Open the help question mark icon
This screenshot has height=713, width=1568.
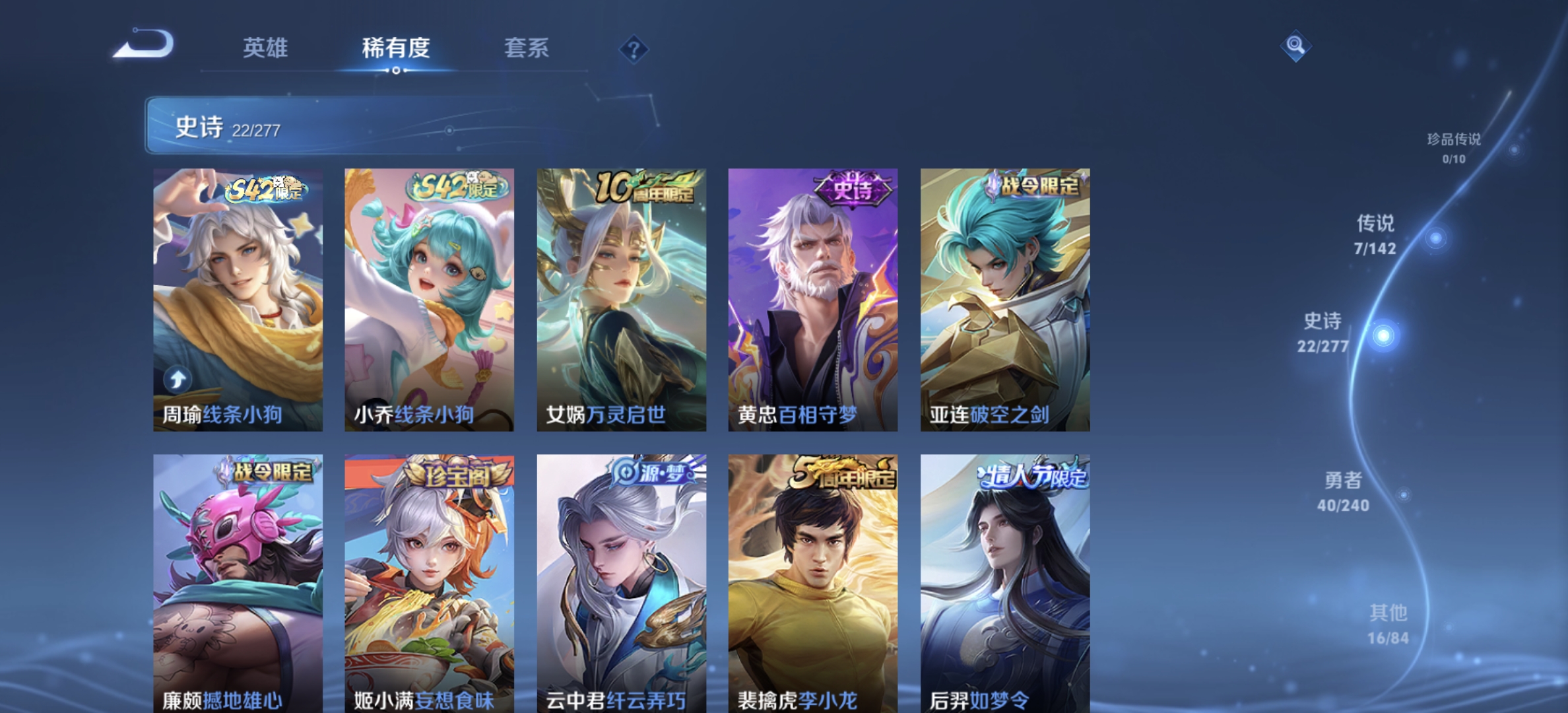[x=633, y=49]
